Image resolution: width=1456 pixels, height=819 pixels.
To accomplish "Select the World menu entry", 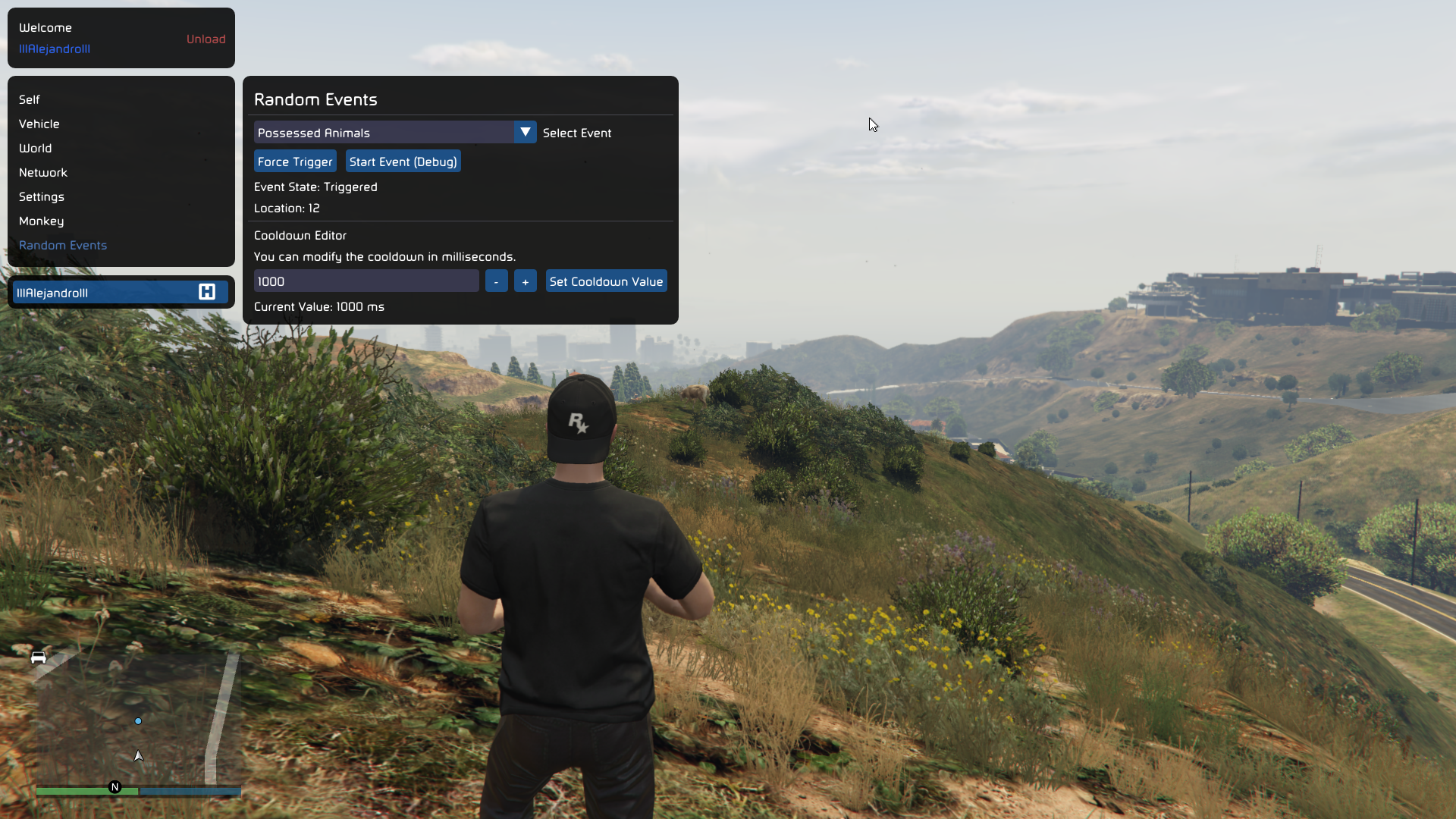I will click(x=36, y=148).
